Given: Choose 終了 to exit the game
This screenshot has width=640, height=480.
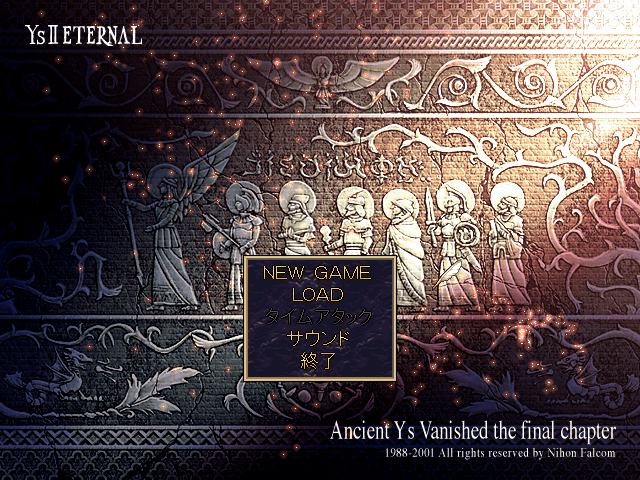Looking at the screenshot, I should 317,361.
